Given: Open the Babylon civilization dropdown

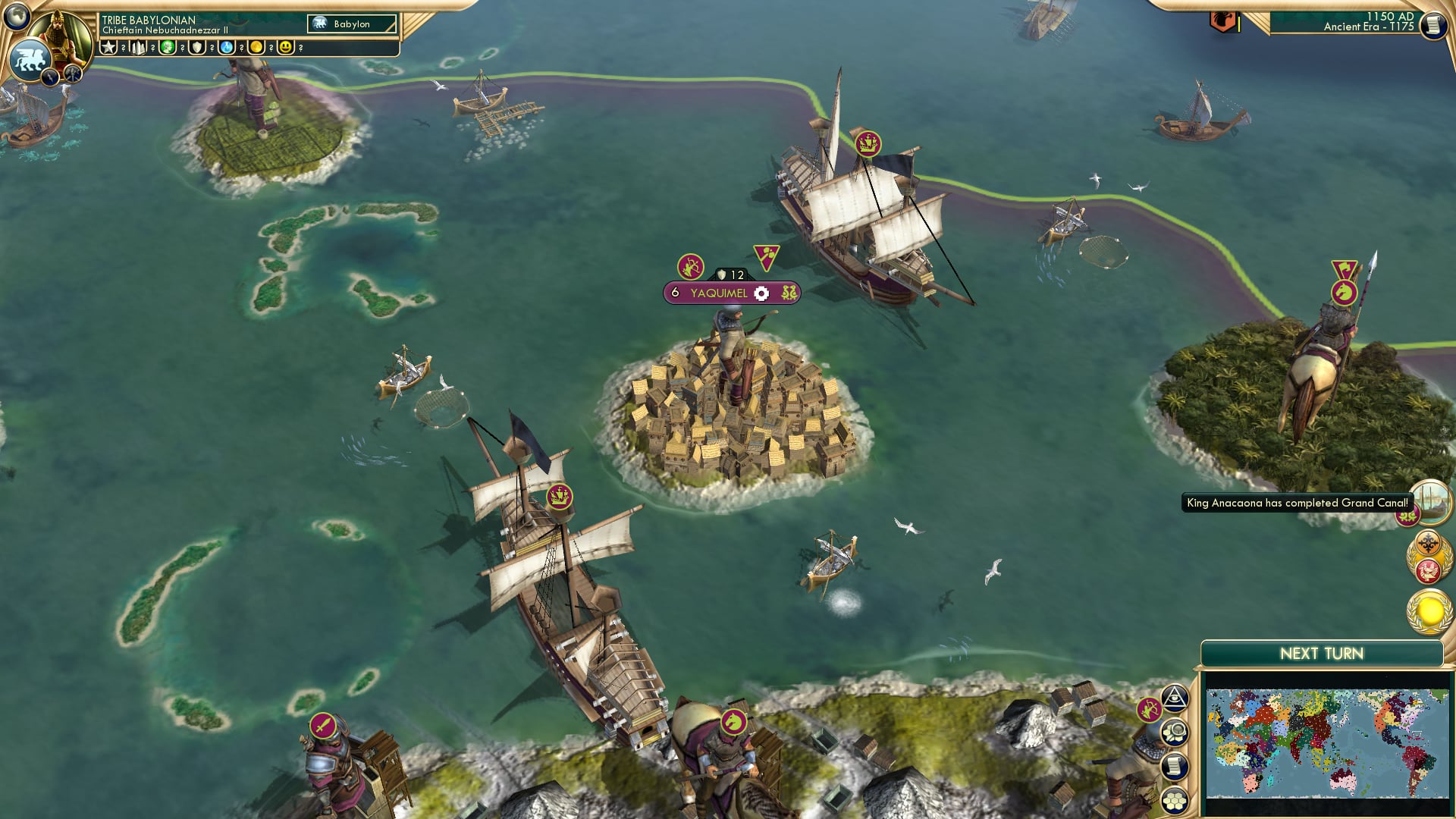Looking at the screenshot, I should [352, 24].
